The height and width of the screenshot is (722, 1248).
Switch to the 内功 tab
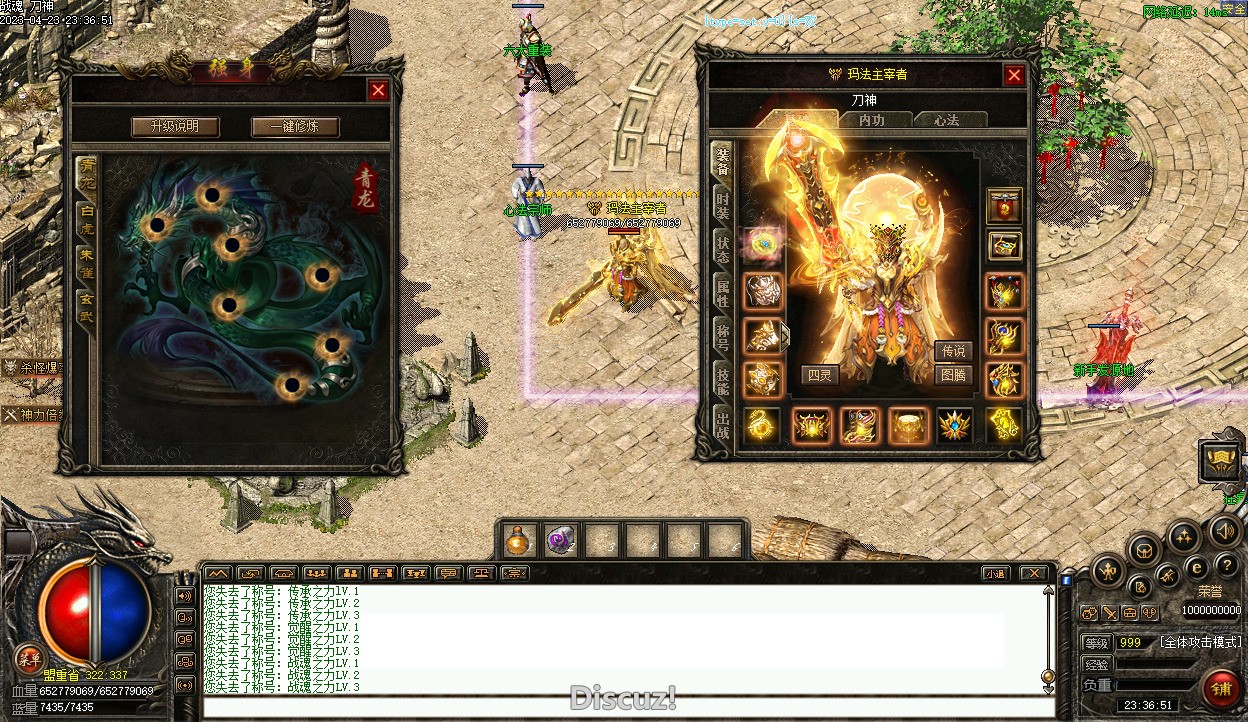(x=872, y=120)
